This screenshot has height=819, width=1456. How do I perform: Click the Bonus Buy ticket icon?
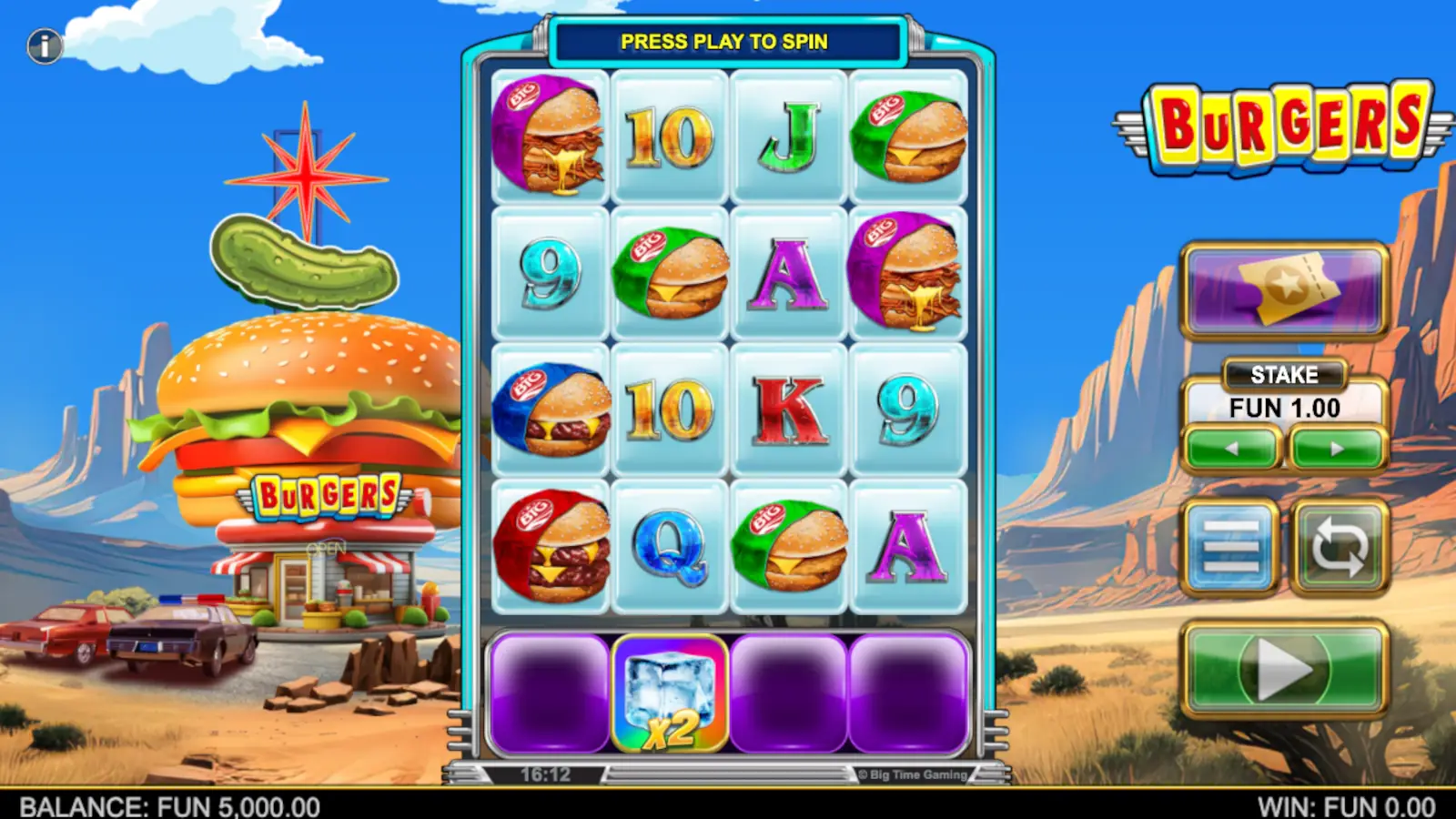click(1282, 289)
